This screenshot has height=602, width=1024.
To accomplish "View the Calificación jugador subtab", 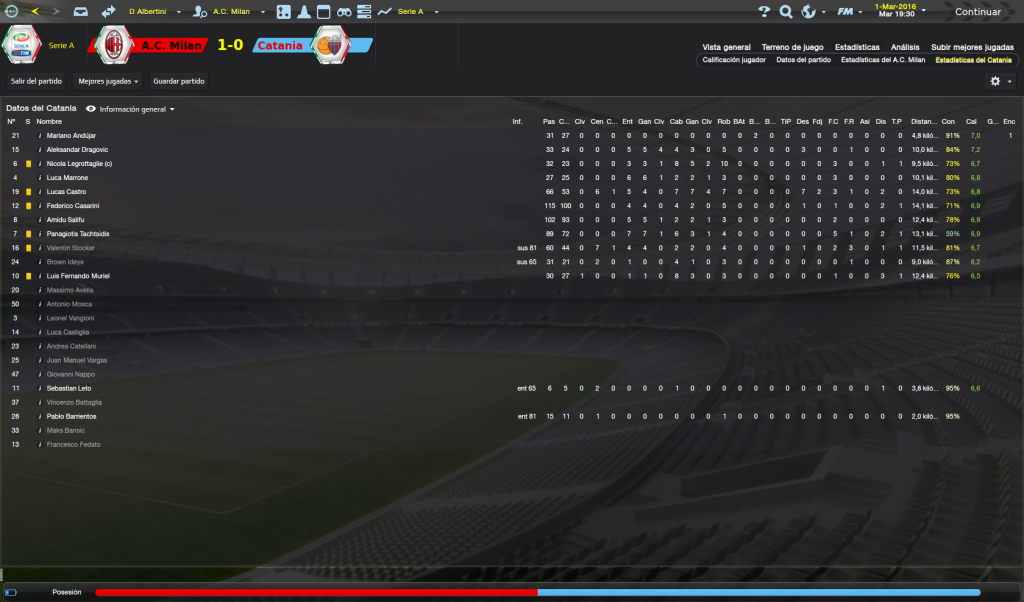I will (734, 60).
